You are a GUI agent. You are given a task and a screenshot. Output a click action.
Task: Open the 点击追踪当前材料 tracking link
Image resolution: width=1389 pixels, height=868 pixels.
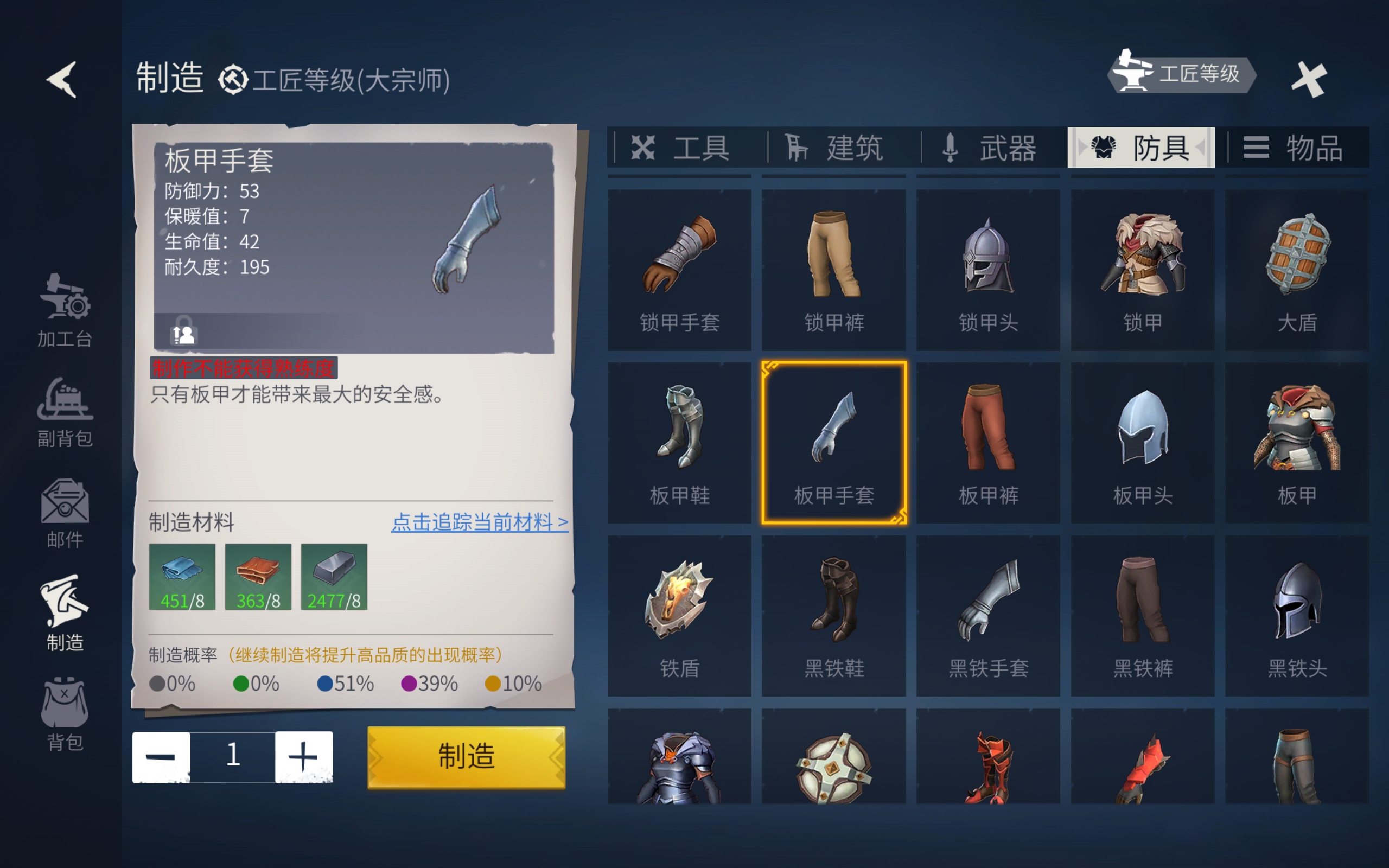pos(479,523)
